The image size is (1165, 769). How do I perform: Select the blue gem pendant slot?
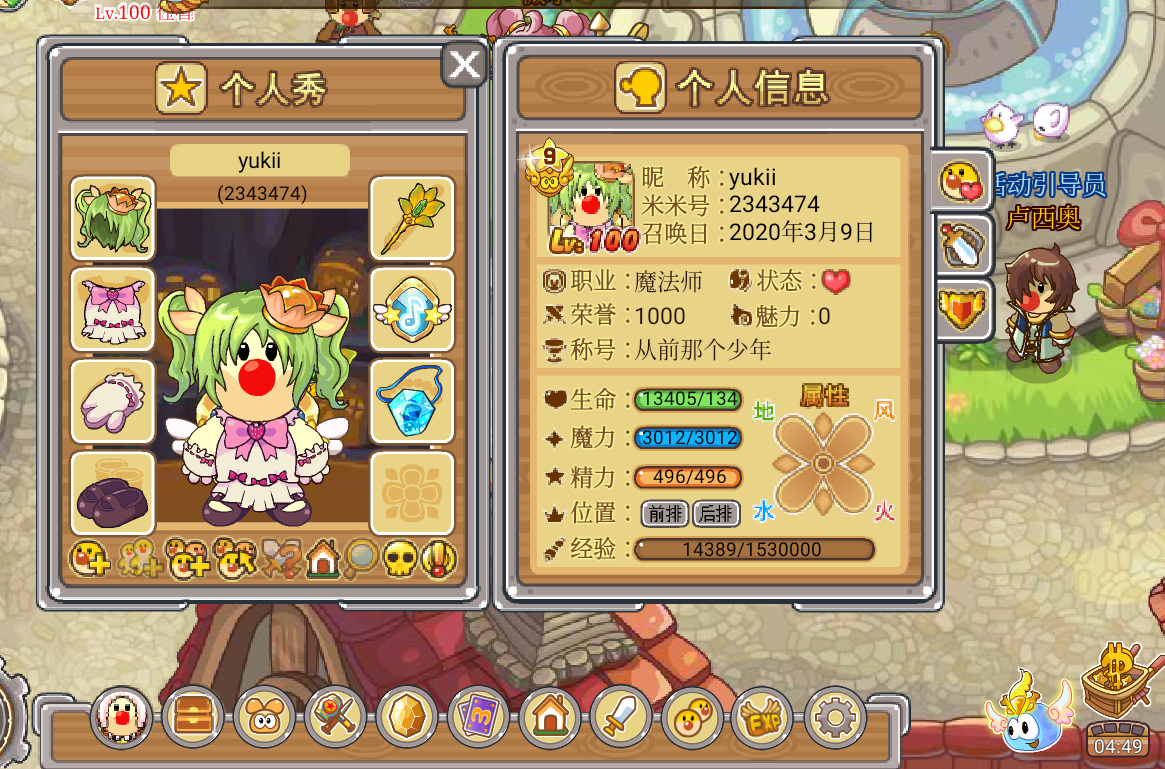click(x=412, y=401)
